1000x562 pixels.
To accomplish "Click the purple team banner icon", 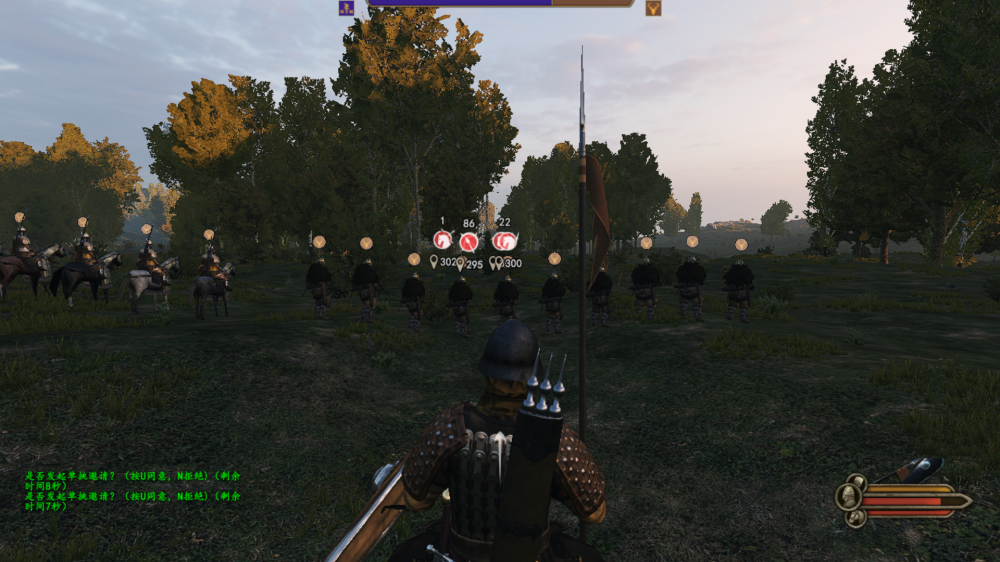I will coord(346,8).
